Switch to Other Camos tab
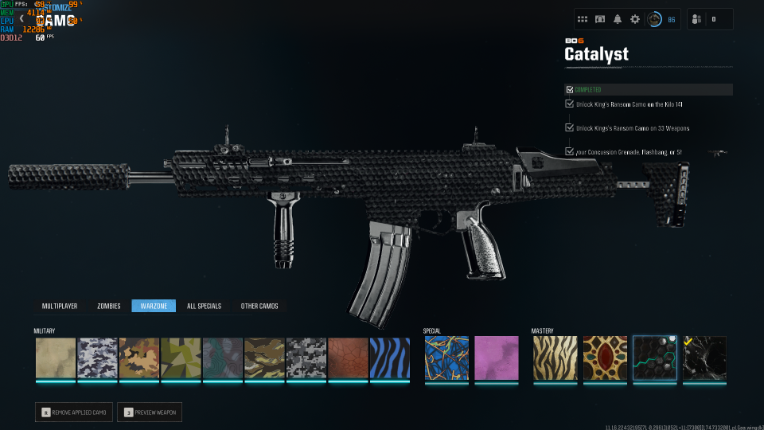The width and height of the screenshot is (764, 430). coord(259,306)
